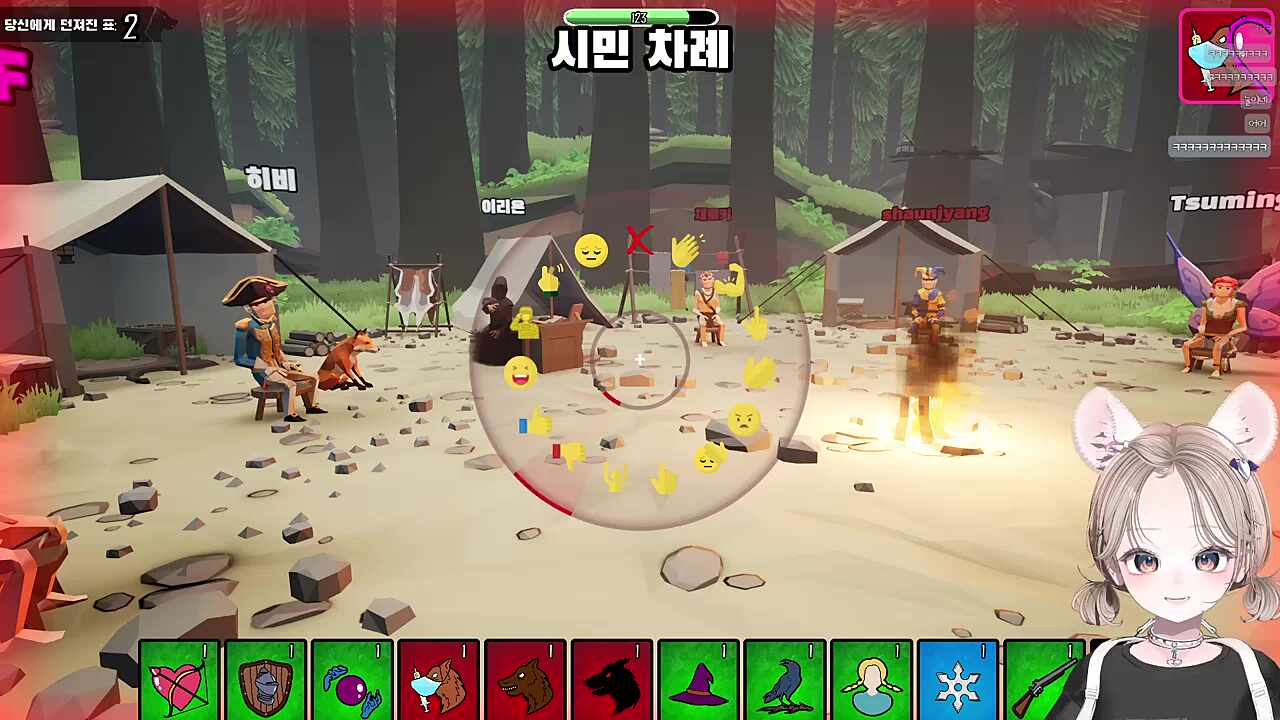Select the brown Werewolf card

pyautogui.click(x=526, y=678)
